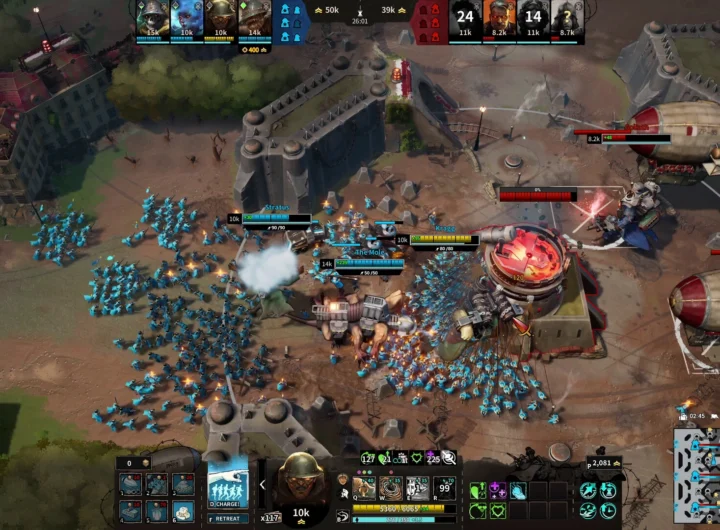Choose the ally portrait with 14k
The height and width of the screenshot is (530, 720).
pyautogui.click(x=252, y=16)
